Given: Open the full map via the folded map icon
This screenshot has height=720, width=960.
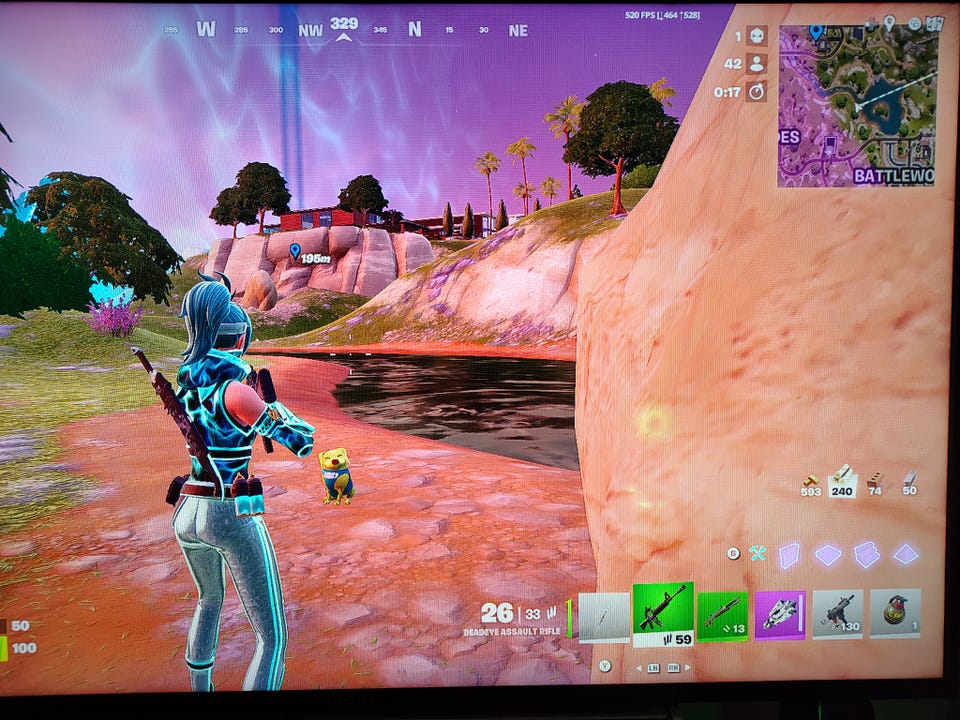Looking at the screenshot, I should tap(934, 23).
